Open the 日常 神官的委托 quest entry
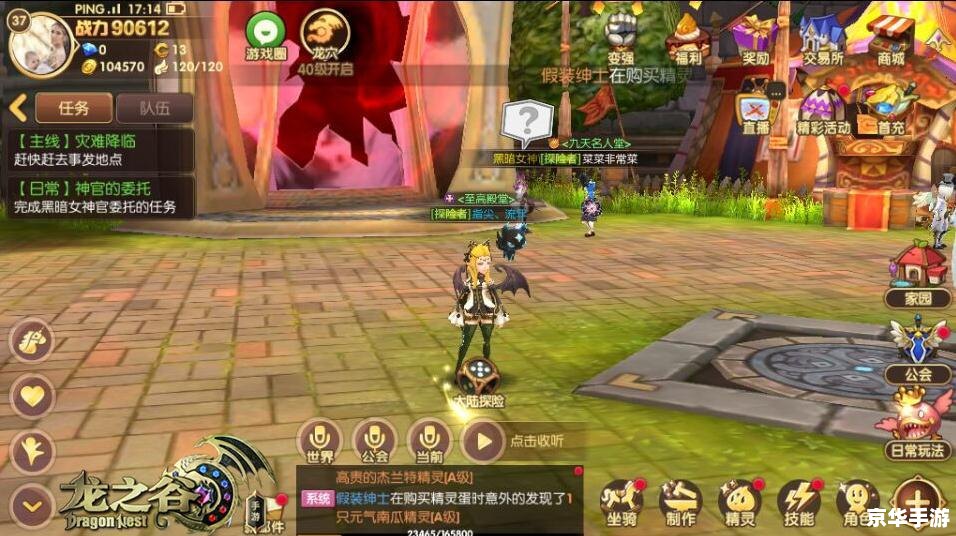This screenshot has width=956, height=536. pos(100,198)
